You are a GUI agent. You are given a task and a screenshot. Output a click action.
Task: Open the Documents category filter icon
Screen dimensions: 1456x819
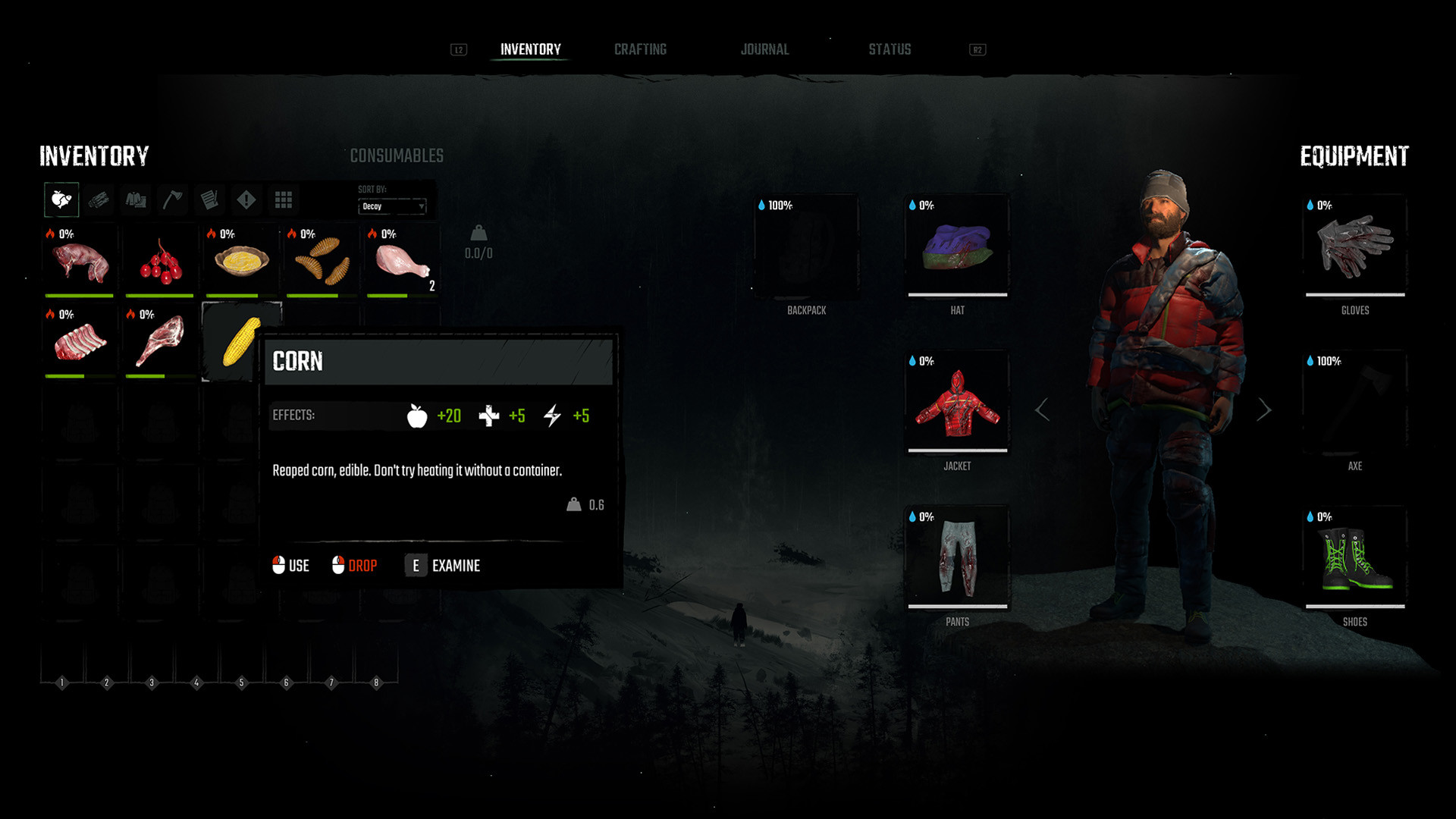[209, 199]
